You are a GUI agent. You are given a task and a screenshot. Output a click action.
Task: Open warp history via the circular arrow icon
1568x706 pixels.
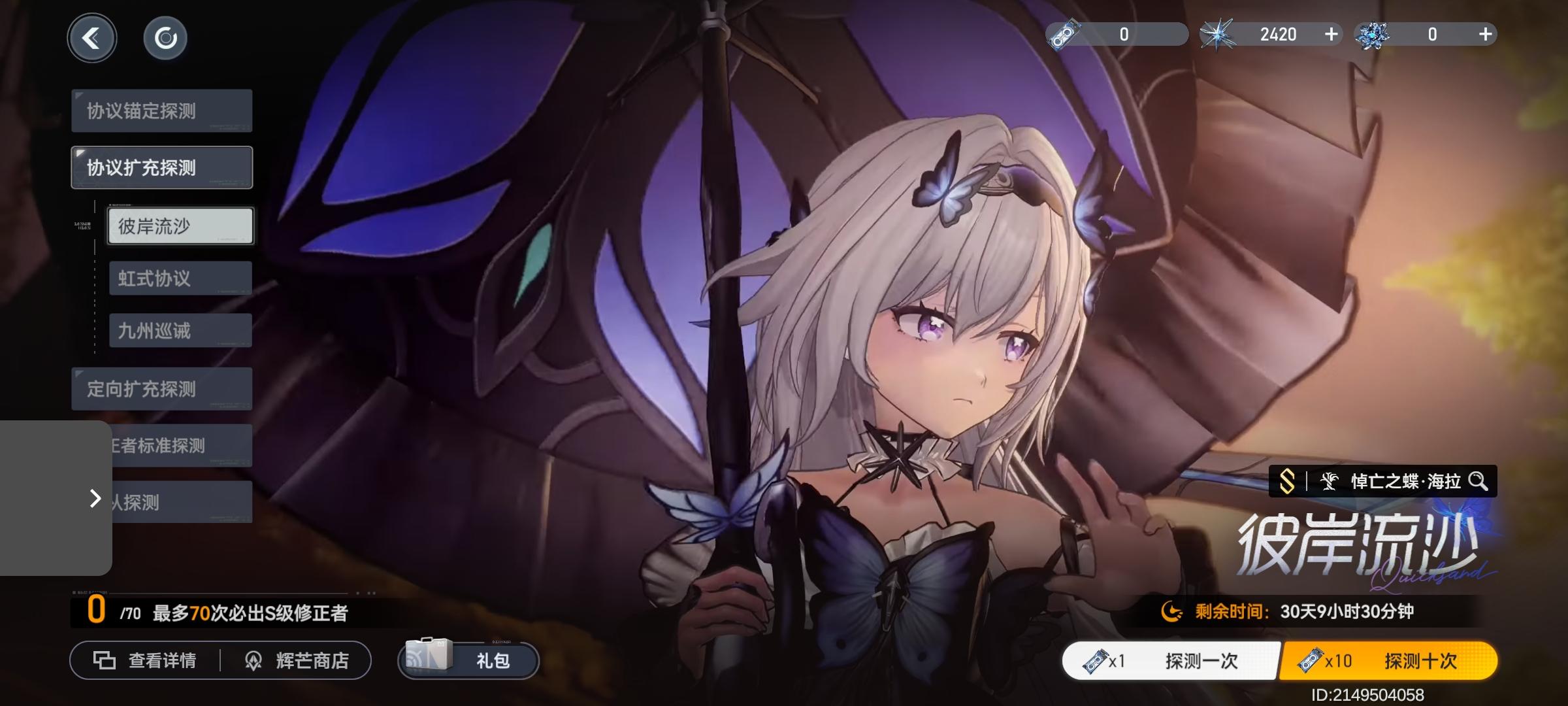(x=165, y=38)
